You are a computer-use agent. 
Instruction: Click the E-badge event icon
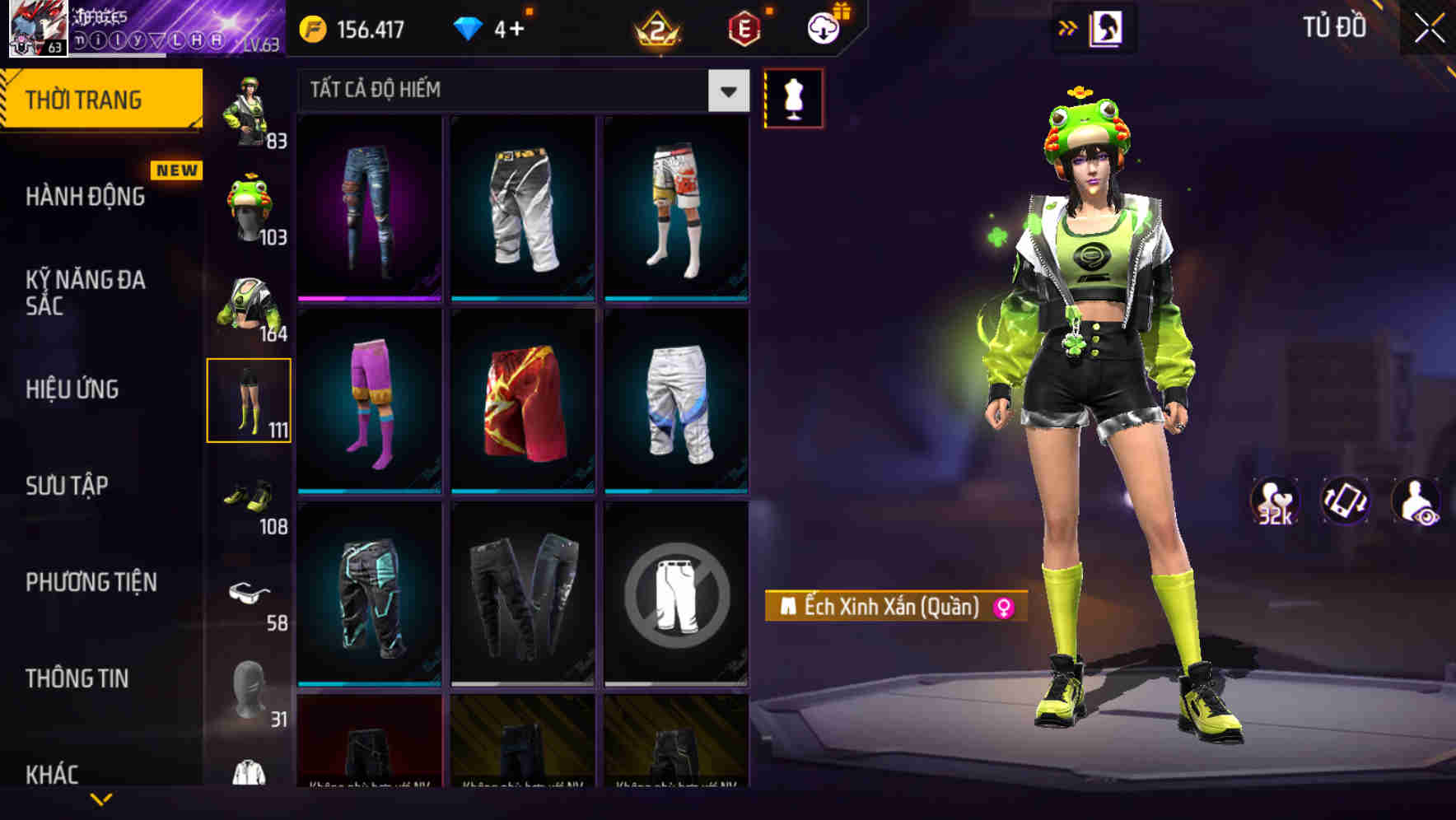[x=743, y=28]
